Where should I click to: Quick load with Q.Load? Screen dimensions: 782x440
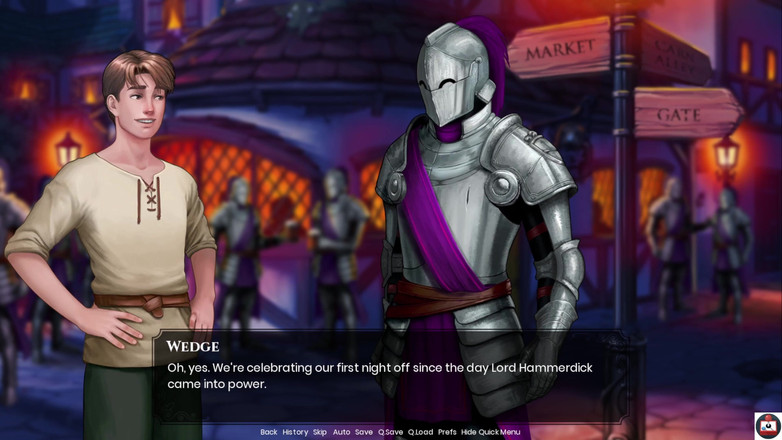click(x=420, y=432)
